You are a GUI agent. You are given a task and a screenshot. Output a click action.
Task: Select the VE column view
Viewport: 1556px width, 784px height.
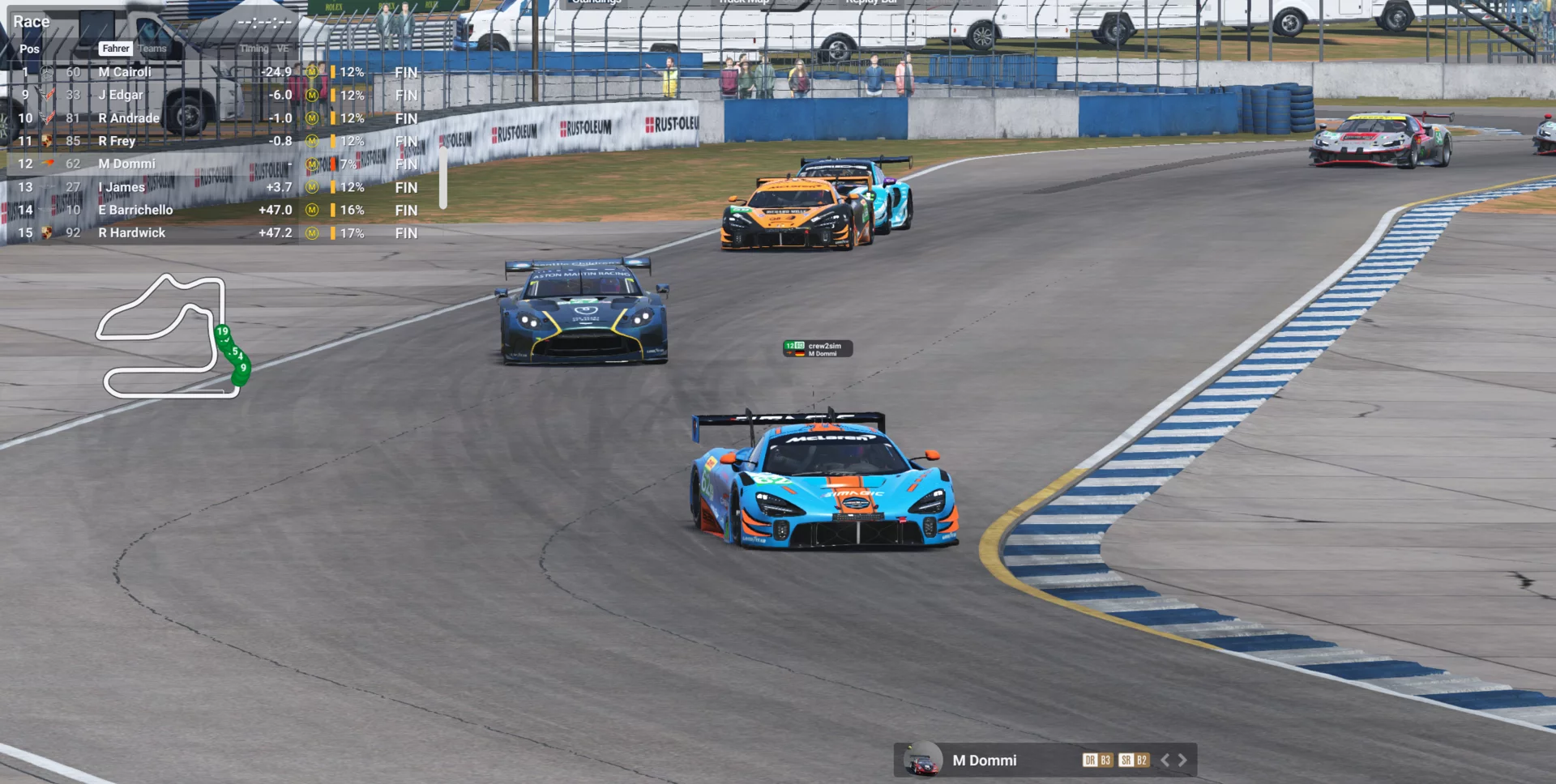(x=283, y=49)
